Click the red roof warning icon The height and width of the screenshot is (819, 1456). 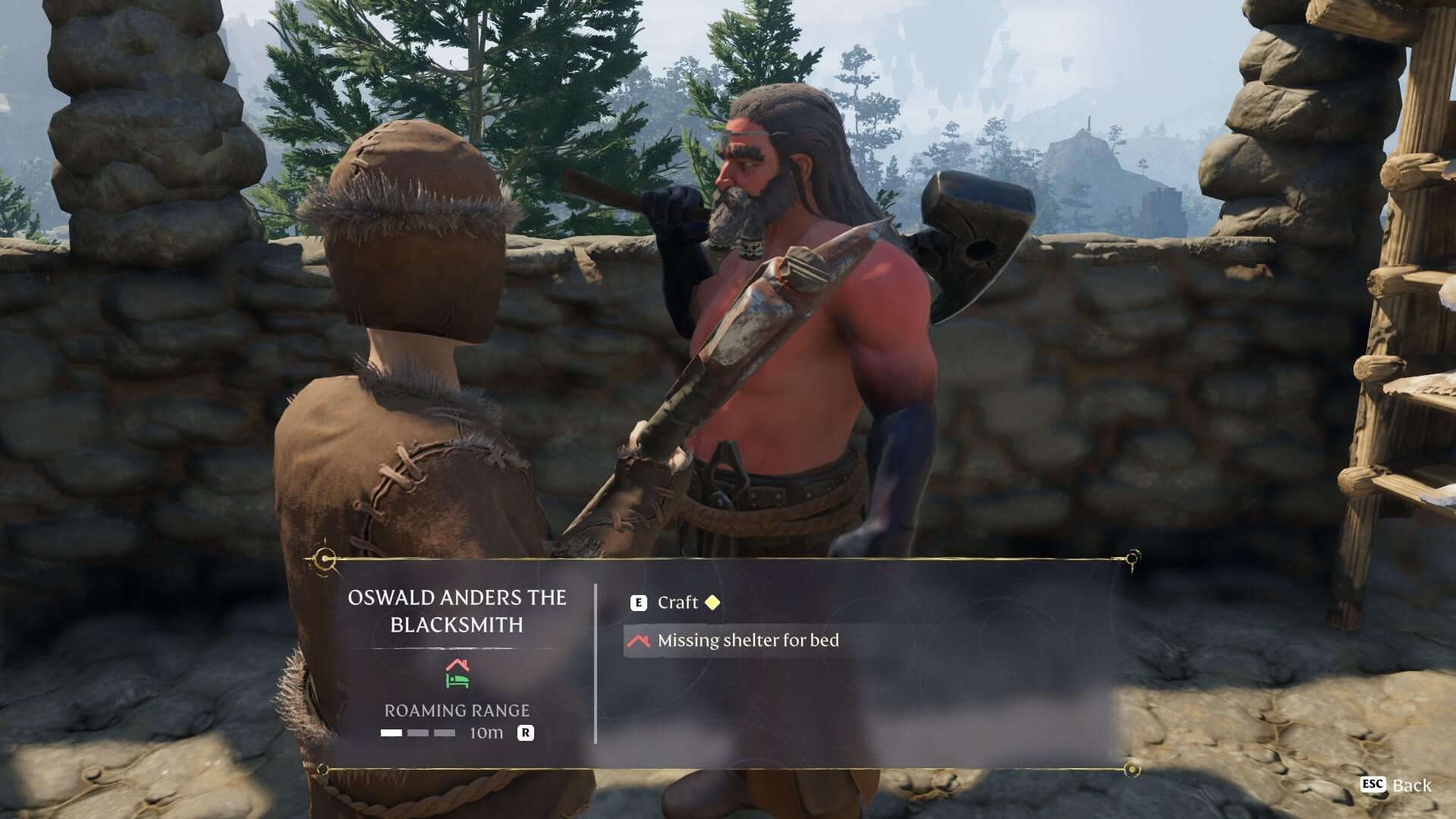click(x=640, y=641)
